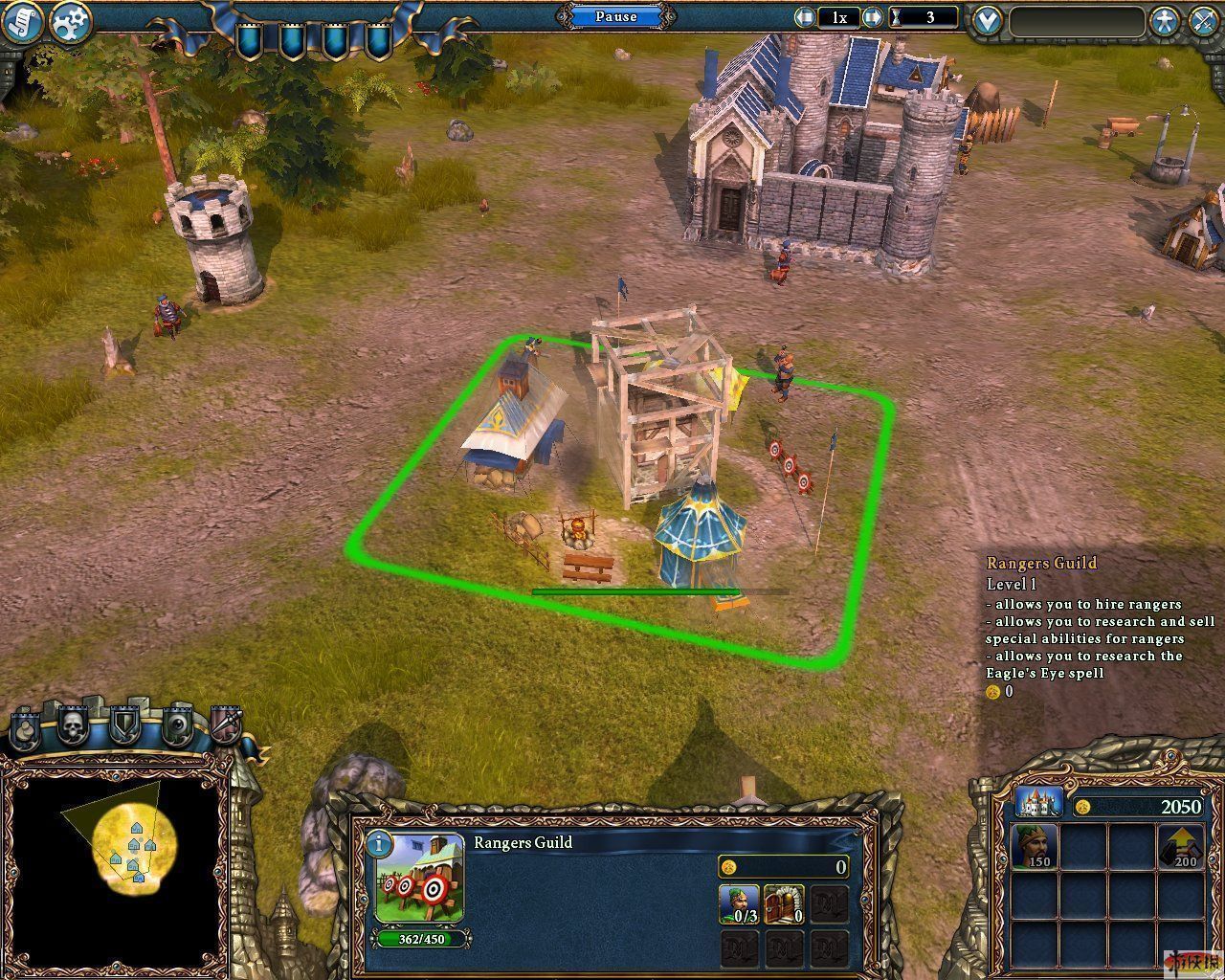The image size is (1225, 980).
Task: Increase game speed with right arrow
Action: click(872, 17)
